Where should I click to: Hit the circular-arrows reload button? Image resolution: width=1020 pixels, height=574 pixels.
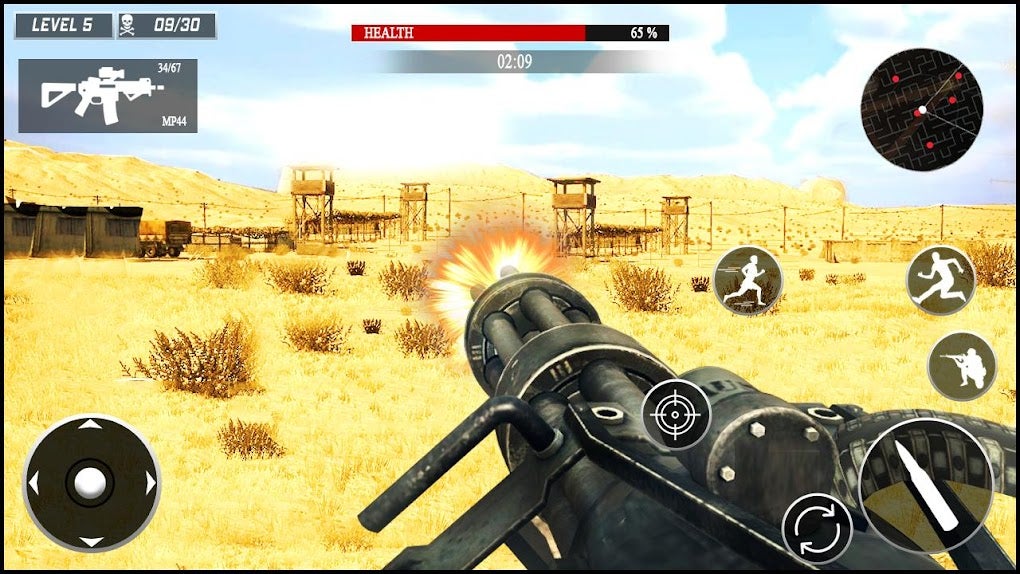(x=817, y=526)
